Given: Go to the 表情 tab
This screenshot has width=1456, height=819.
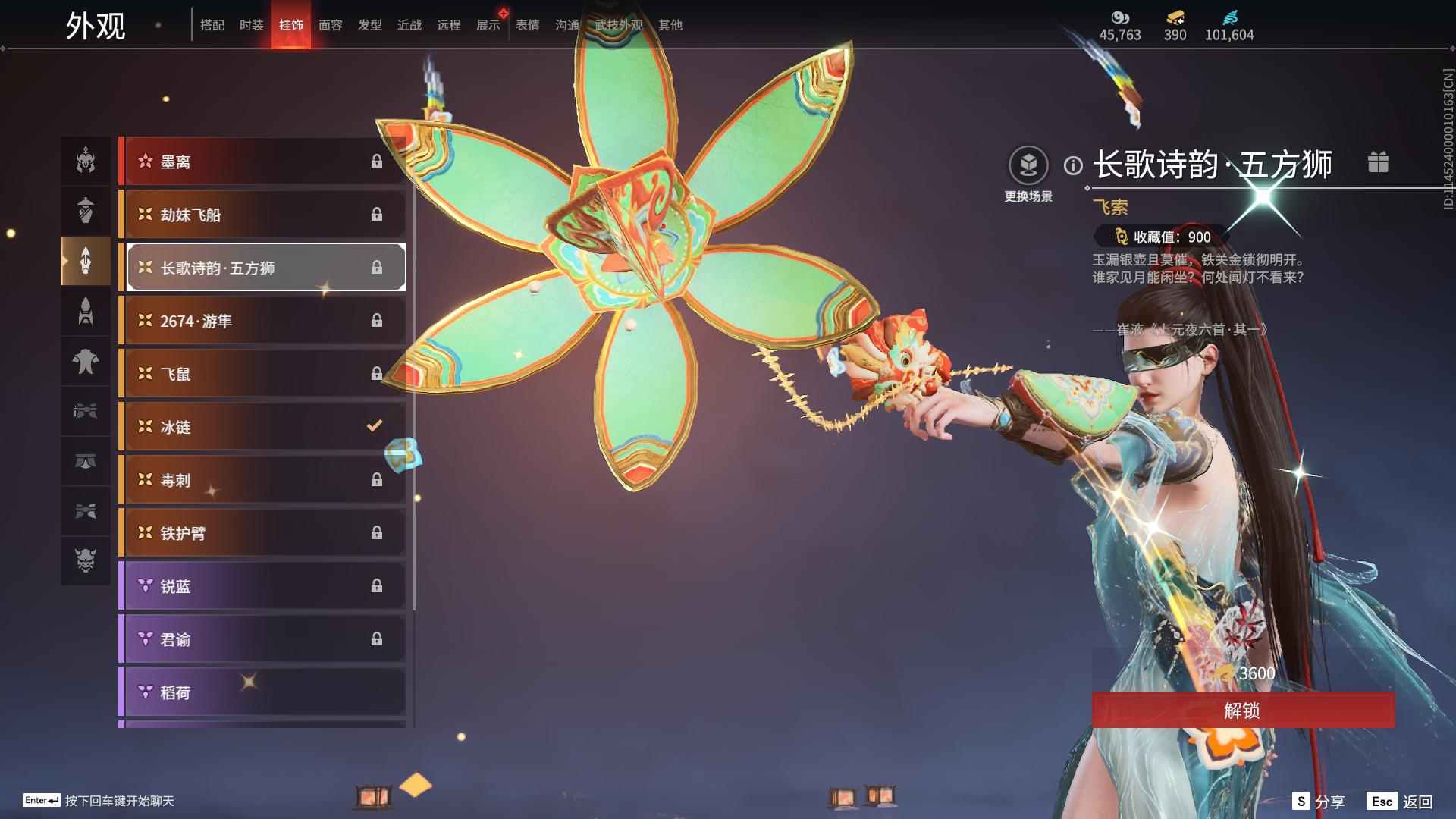Looking at the screenshot, I should click(x=527, y=25).
